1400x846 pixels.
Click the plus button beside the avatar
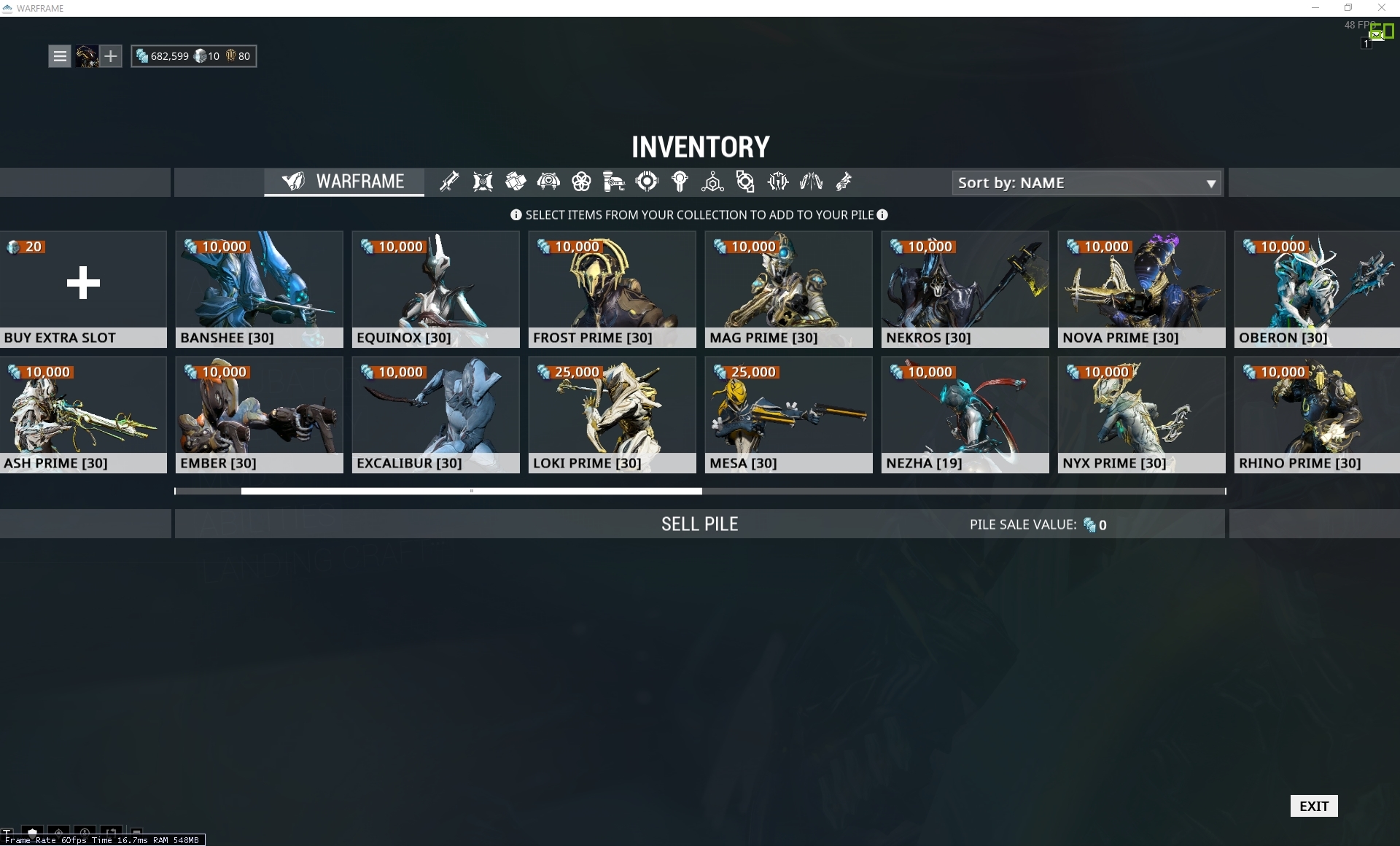(x=110, y=56)
